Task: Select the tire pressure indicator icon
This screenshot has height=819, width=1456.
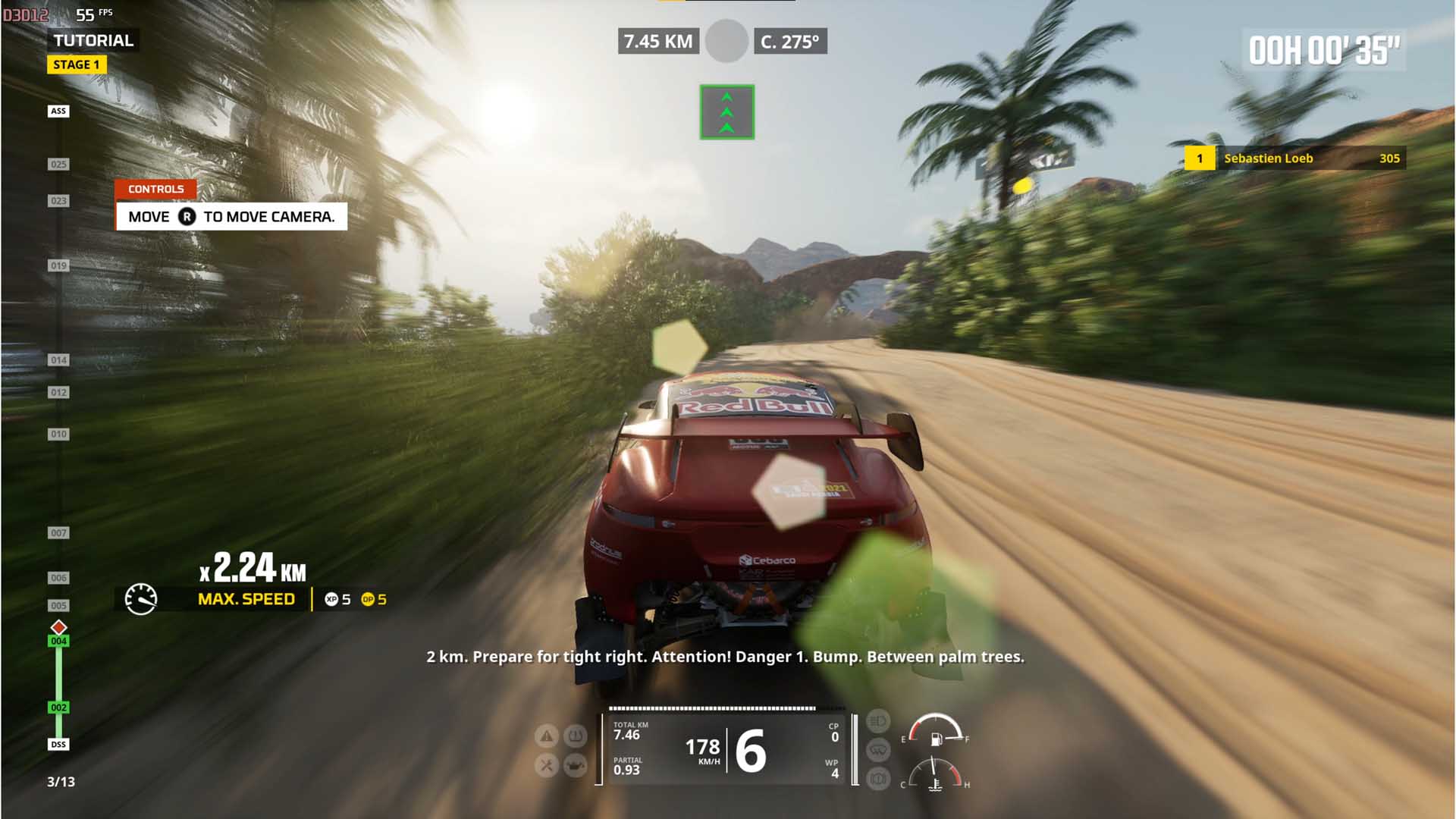Action: coord(576,735)
